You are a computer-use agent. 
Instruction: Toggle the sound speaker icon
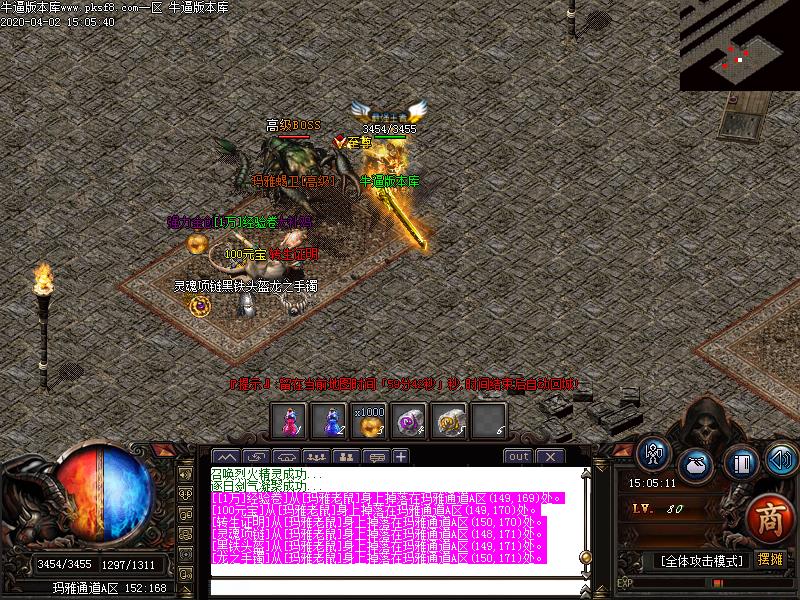tap(780, 460)
